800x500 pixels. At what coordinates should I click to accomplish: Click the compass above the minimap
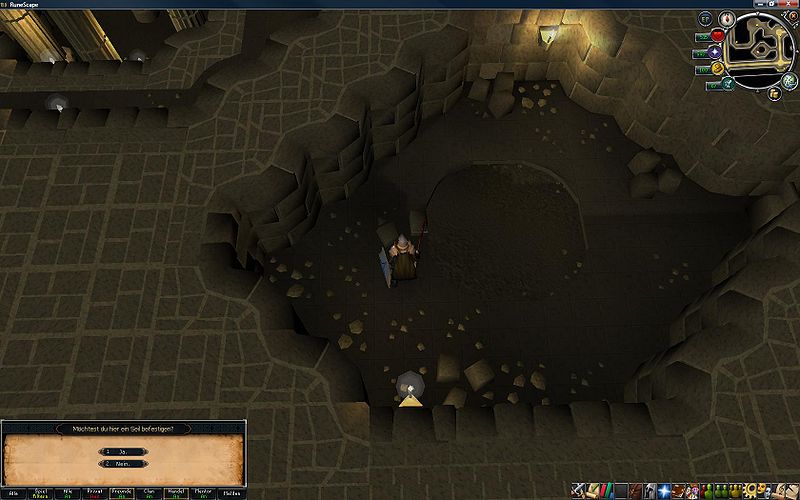click(x=727, y=17)
